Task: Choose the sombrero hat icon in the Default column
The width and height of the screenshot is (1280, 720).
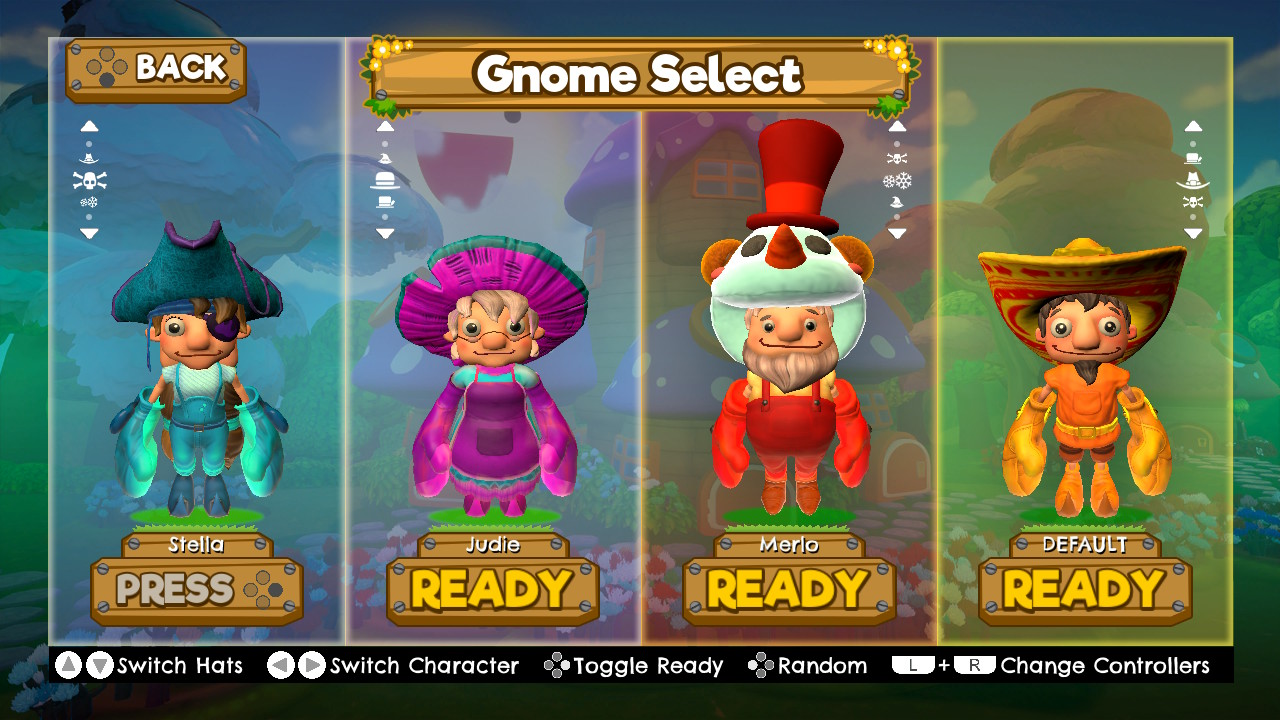Action: point(1192,180)
